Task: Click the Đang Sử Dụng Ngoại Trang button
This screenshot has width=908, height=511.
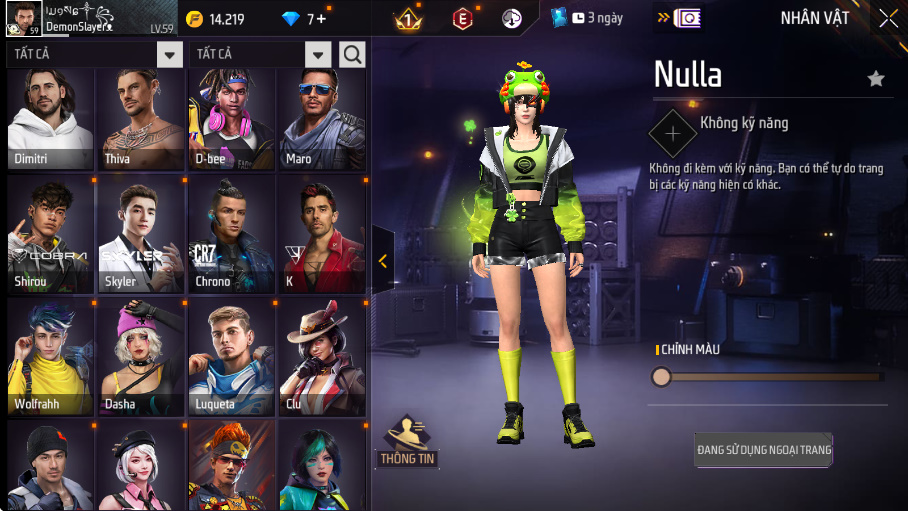Action: [764, 450]
